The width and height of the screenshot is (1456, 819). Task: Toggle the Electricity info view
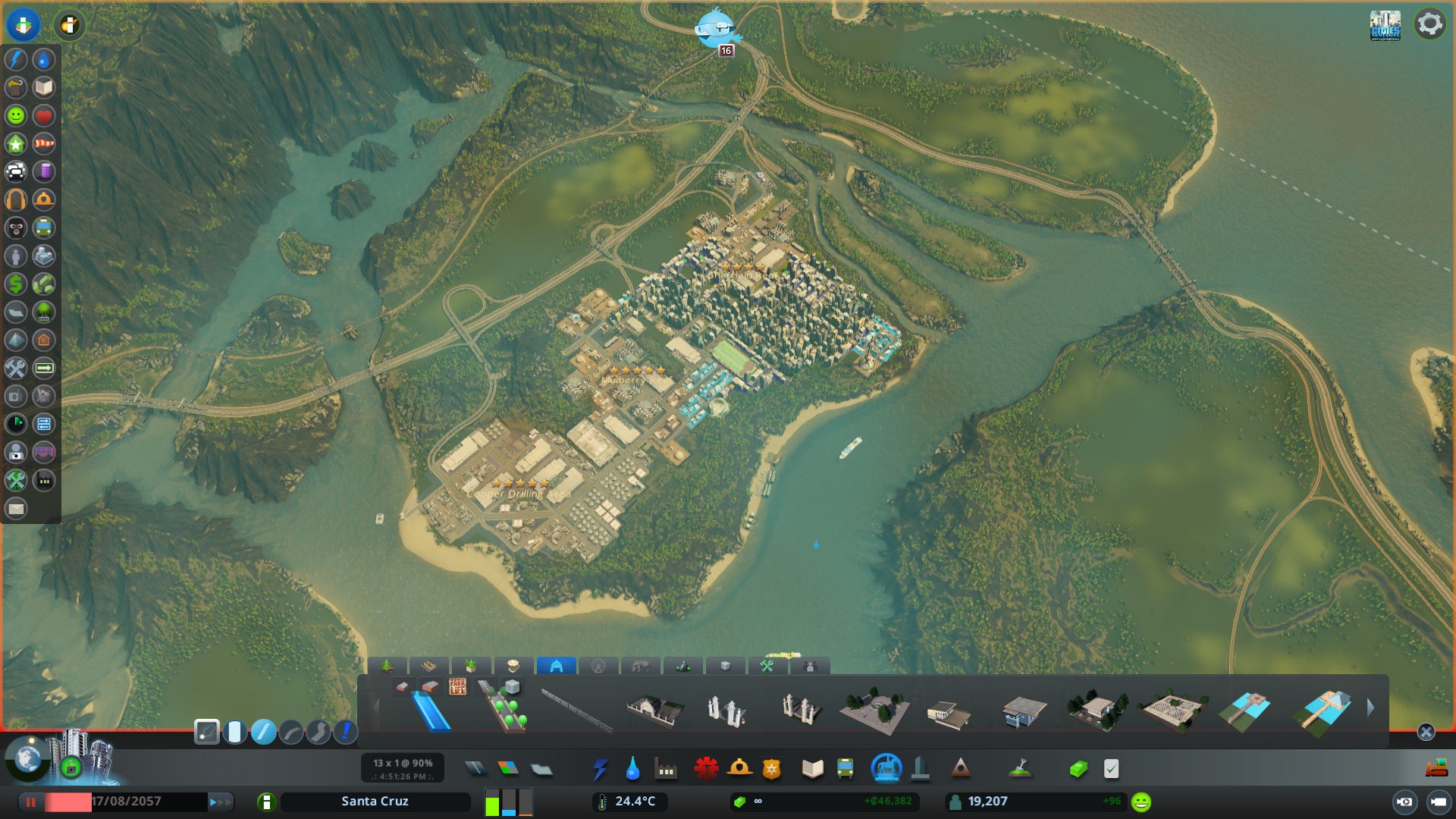point(16,59)
